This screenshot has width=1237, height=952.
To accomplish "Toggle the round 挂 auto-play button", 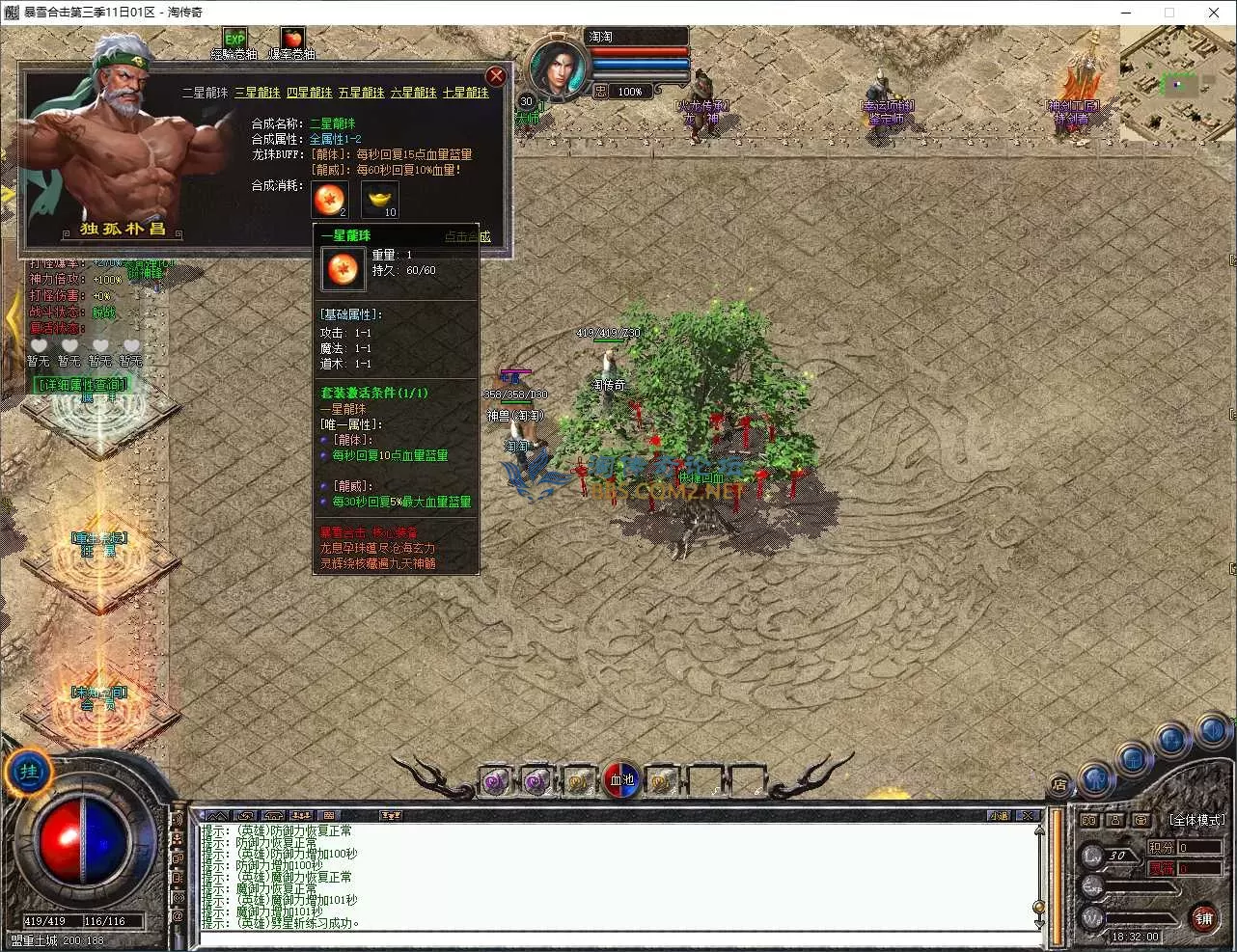I will [x=29, y=773].
